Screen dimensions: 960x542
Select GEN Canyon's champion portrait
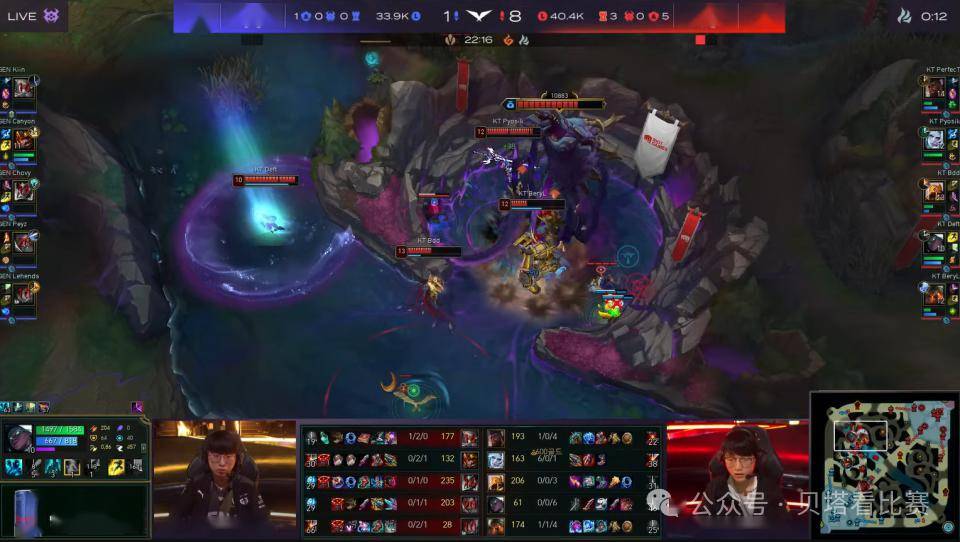tap(23, 138)
